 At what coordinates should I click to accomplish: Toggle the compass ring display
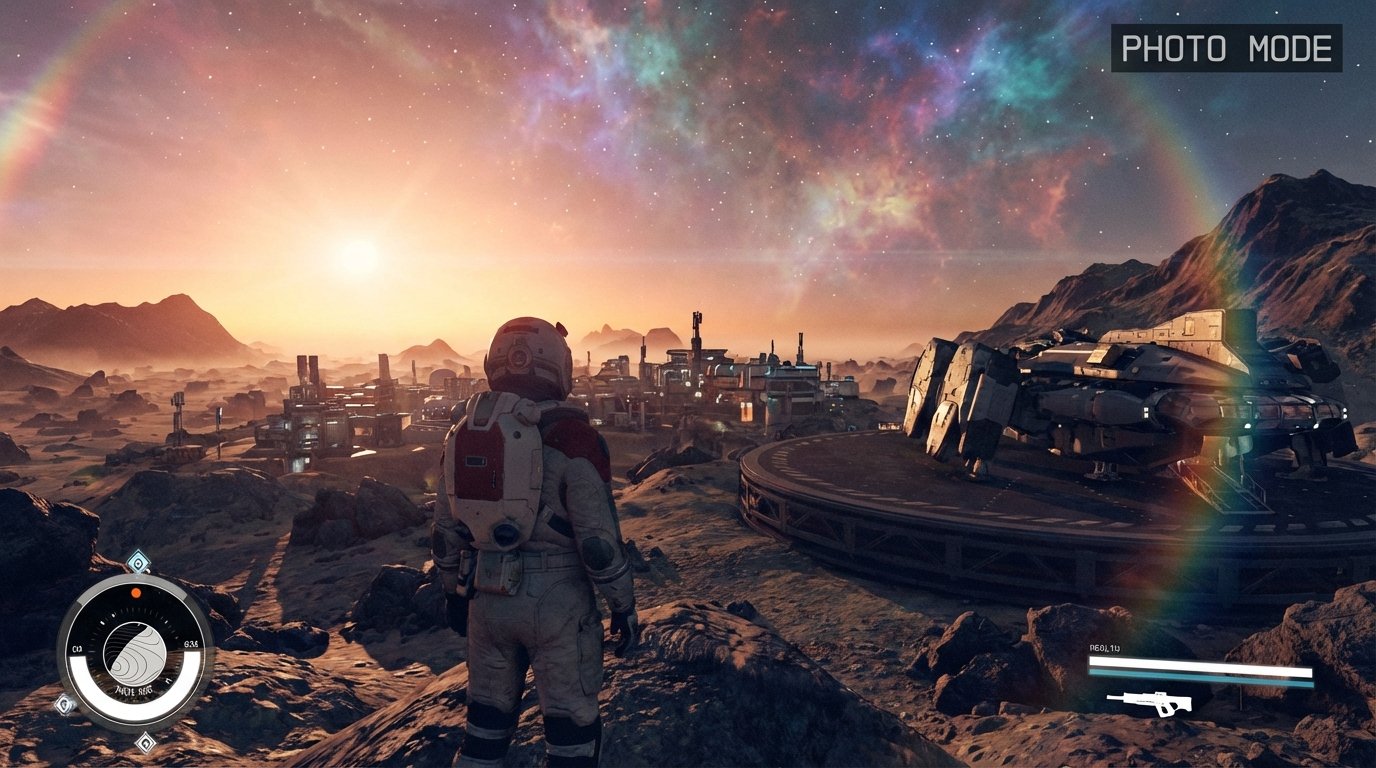[136, 579]
